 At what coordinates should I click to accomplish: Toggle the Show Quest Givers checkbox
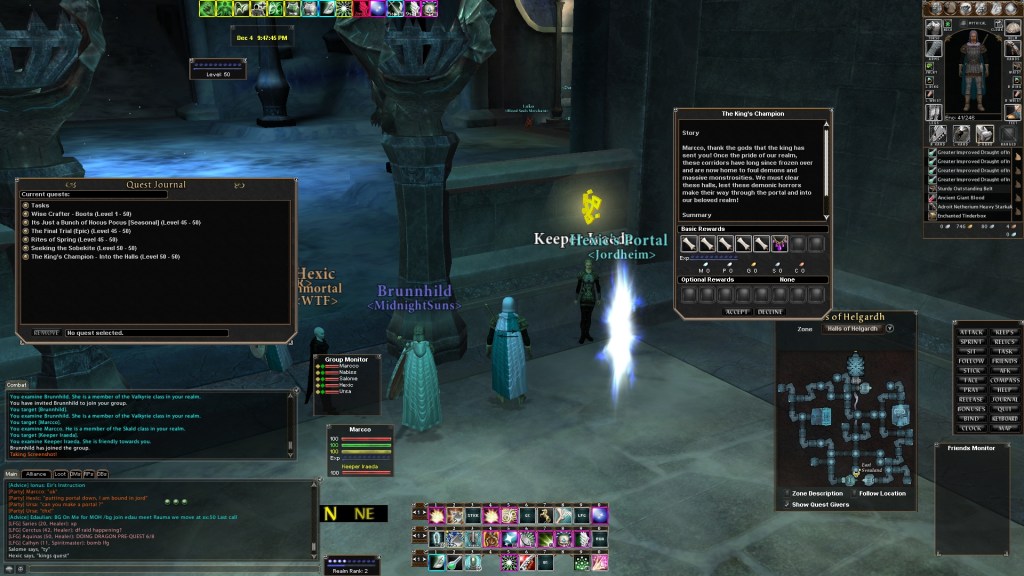click(785, 504)
